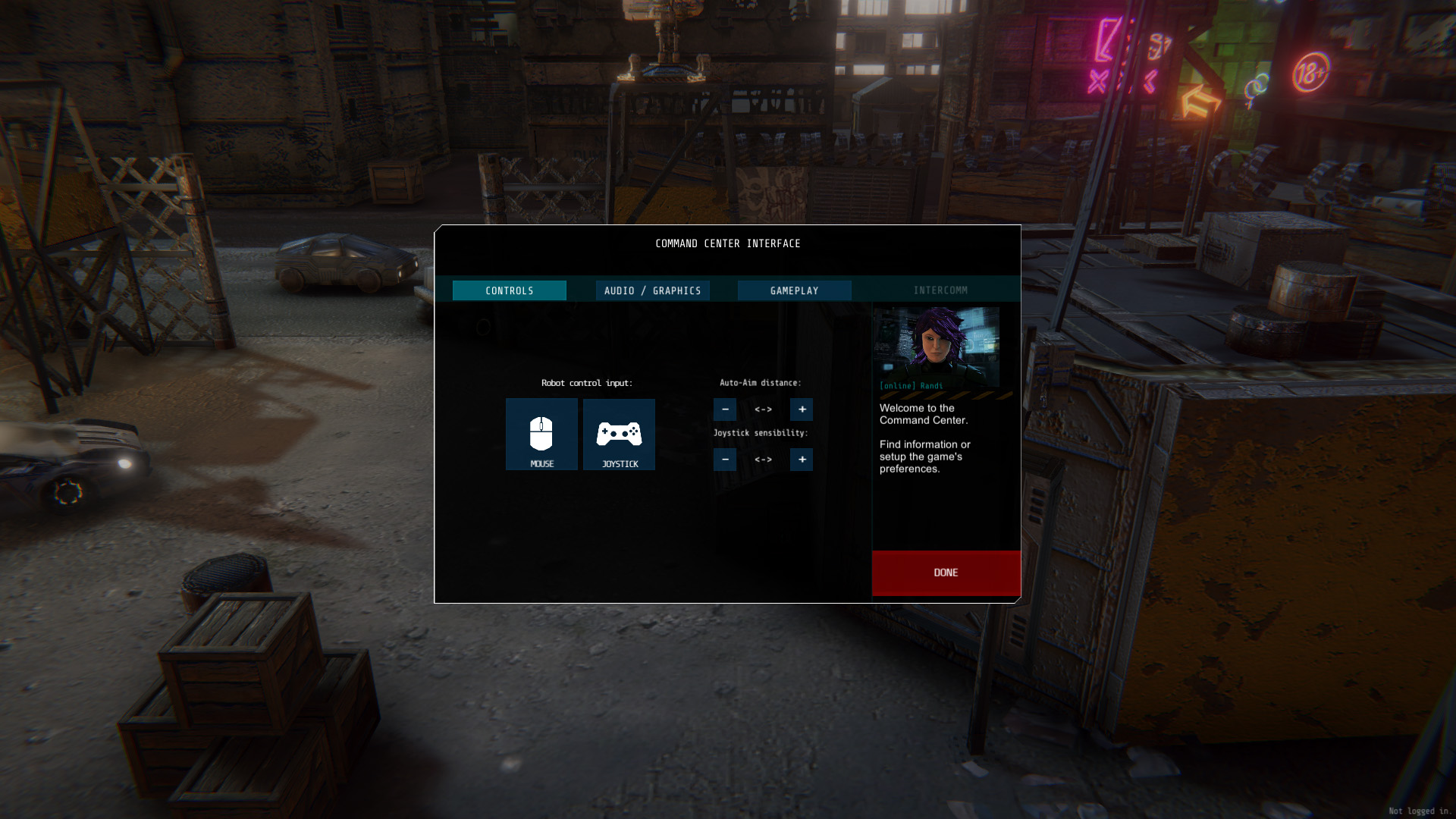The width and height of the screenshot is (1456, 819).
Task: Decrease the Auto-Aim distance
Action: pyautogui.click(x=725, y=409)
